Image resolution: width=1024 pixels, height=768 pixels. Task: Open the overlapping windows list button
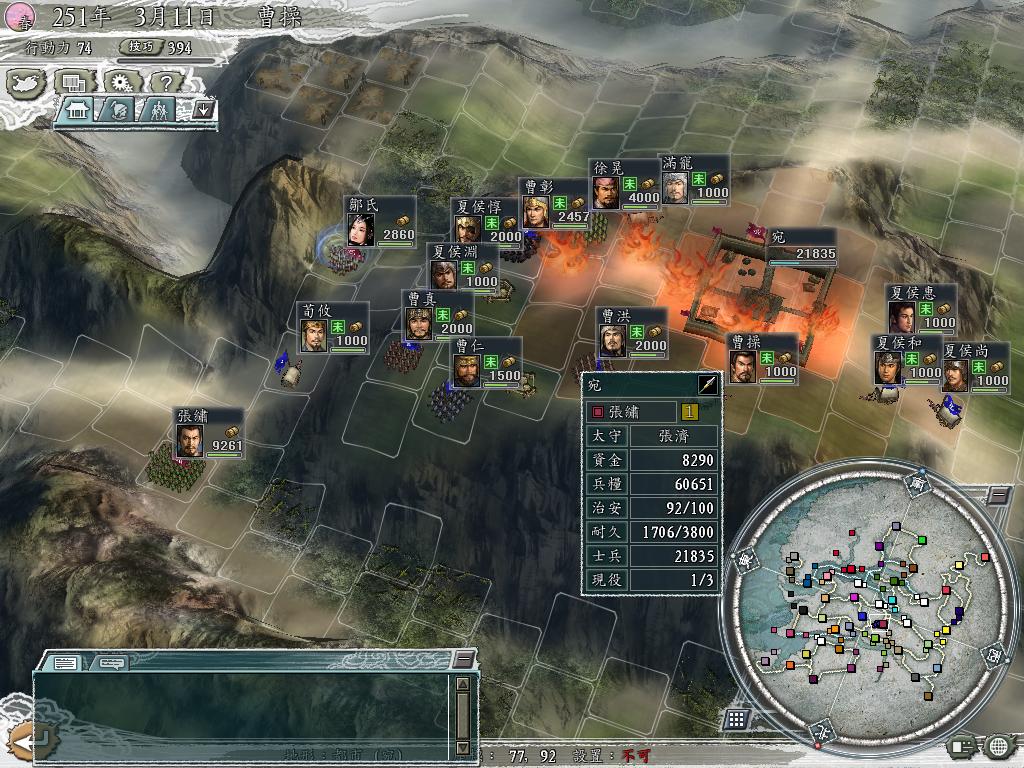point(73,82)
